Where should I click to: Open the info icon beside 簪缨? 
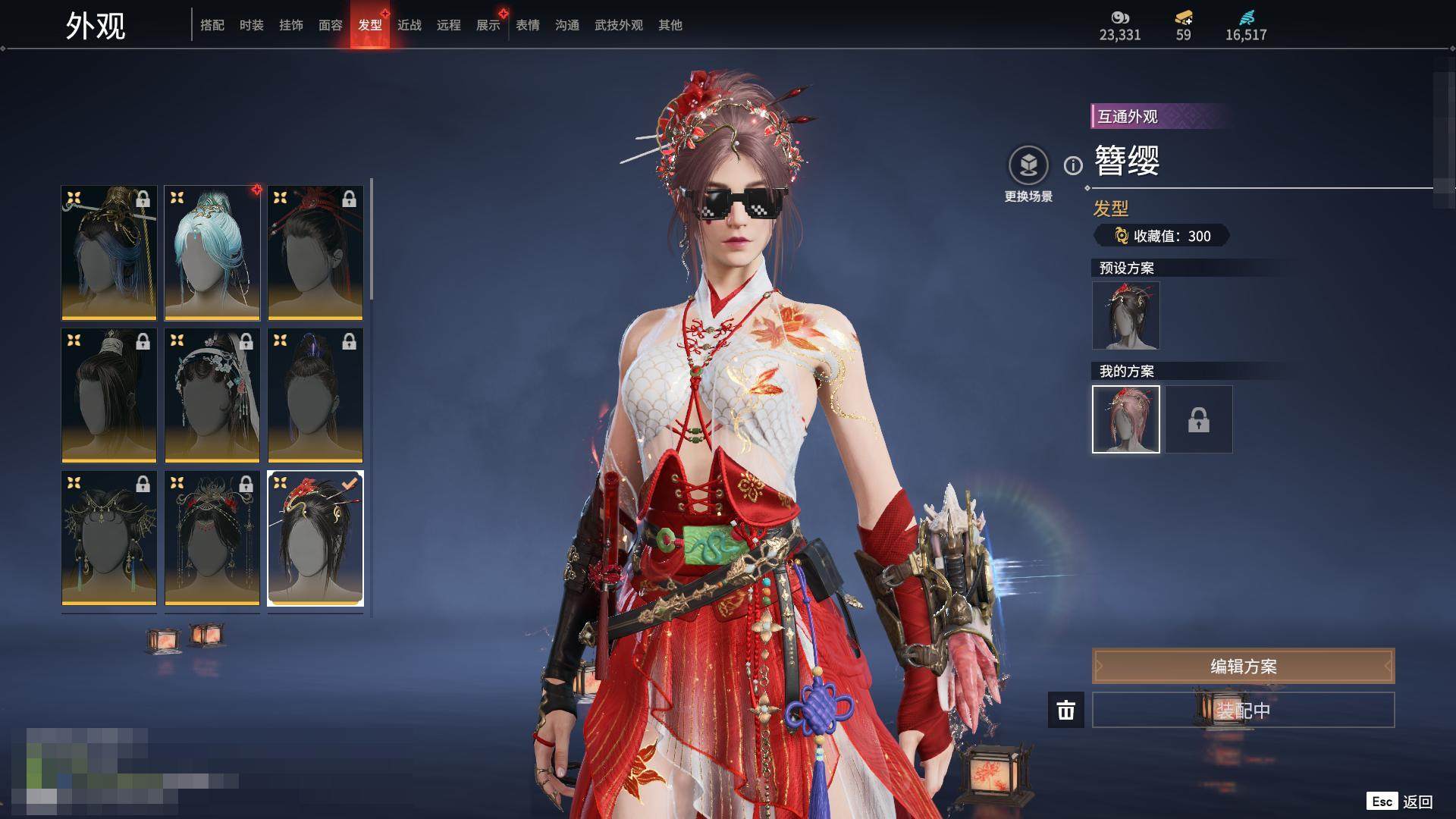coord(1073,165)
